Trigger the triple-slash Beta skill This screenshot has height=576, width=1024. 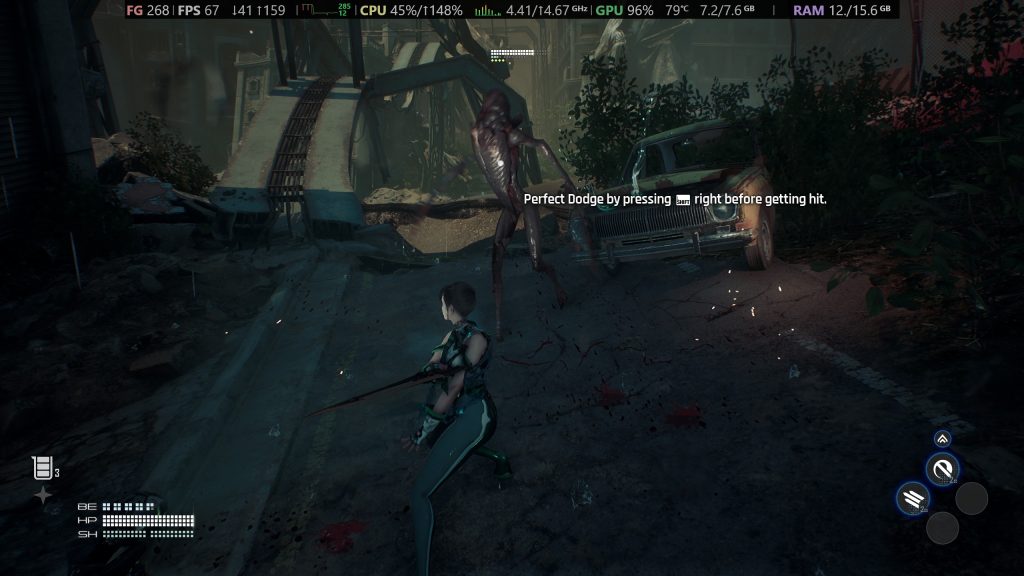[912, 497]
